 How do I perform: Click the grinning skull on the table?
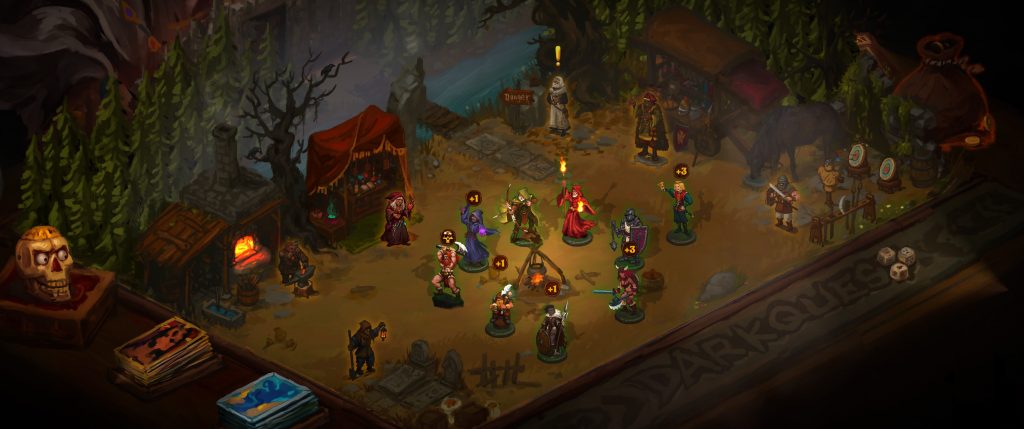(44, 263)
